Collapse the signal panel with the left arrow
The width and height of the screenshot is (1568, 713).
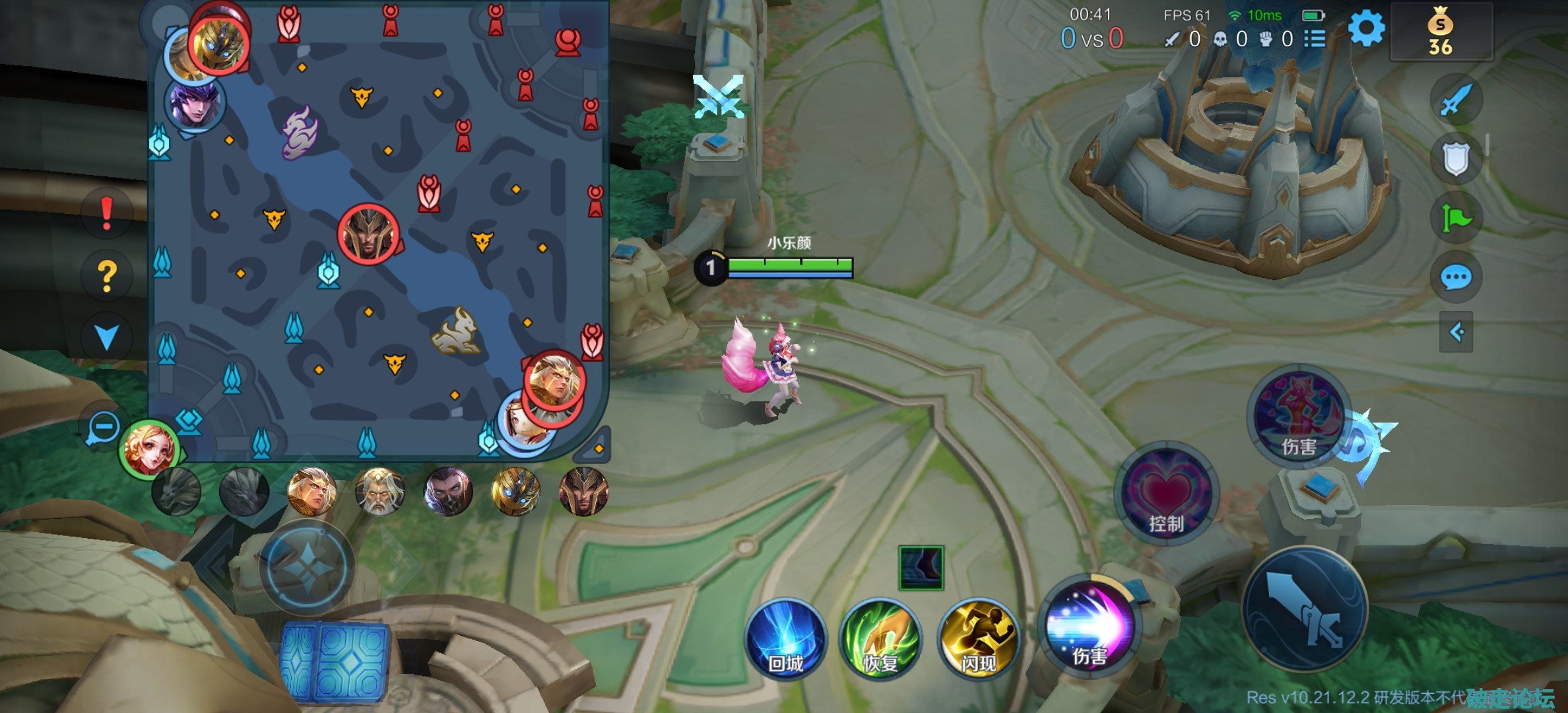point(1456,331)
